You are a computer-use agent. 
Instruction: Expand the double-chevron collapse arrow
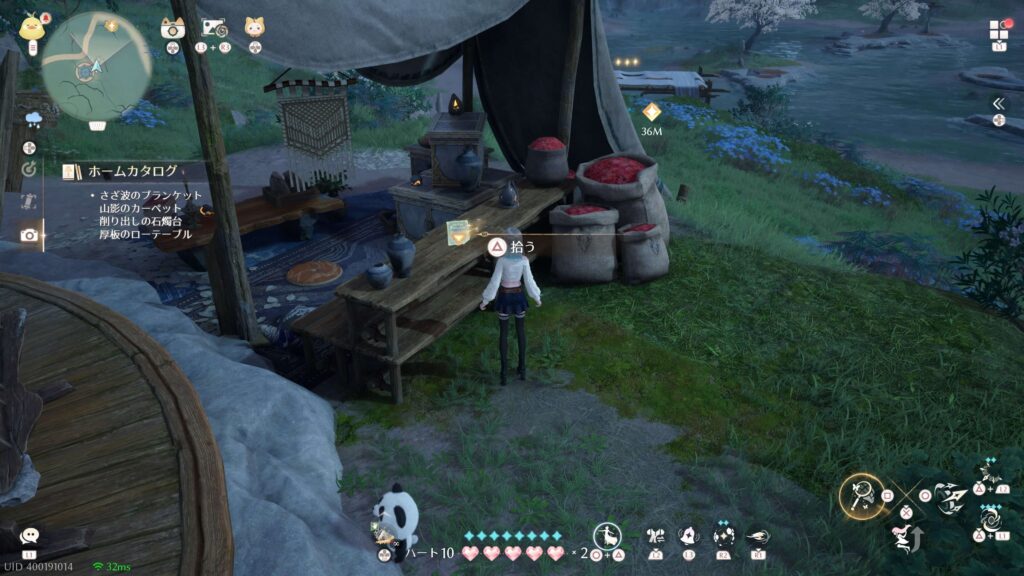[x=997, y=104]
